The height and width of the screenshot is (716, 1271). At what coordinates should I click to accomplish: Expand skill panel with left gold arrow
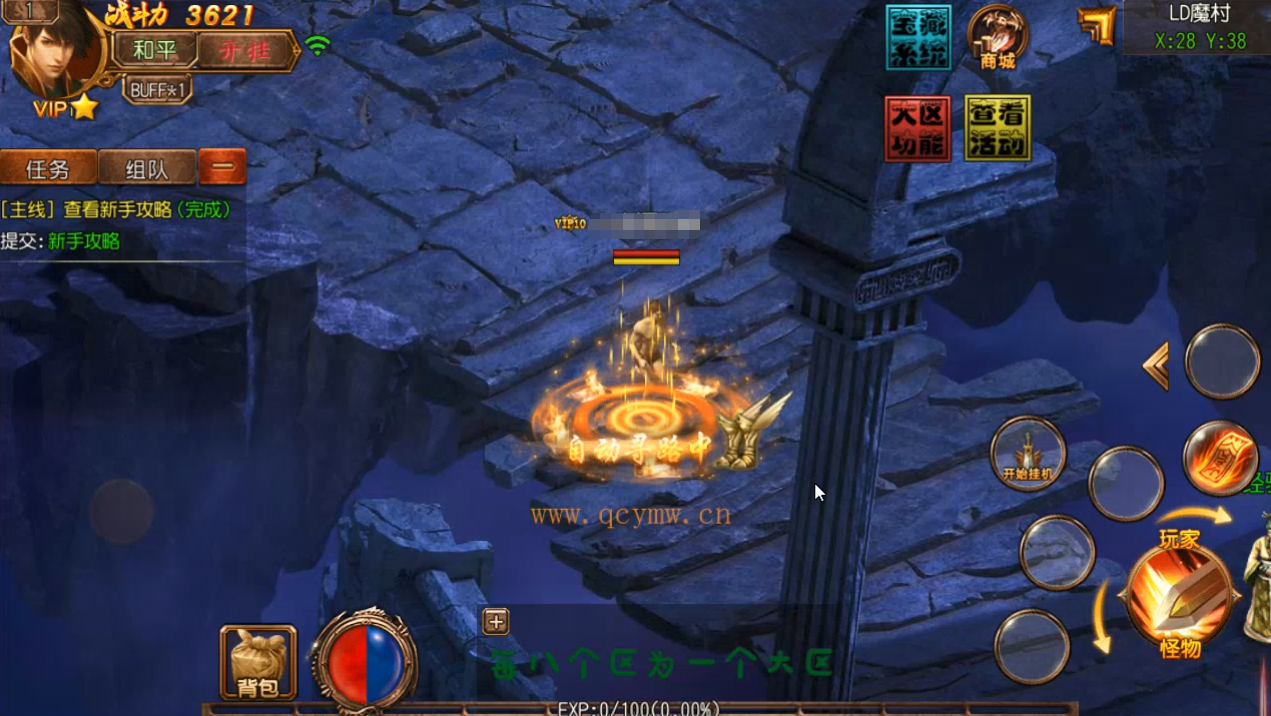pyautogui.click(x=1156, y=365)
